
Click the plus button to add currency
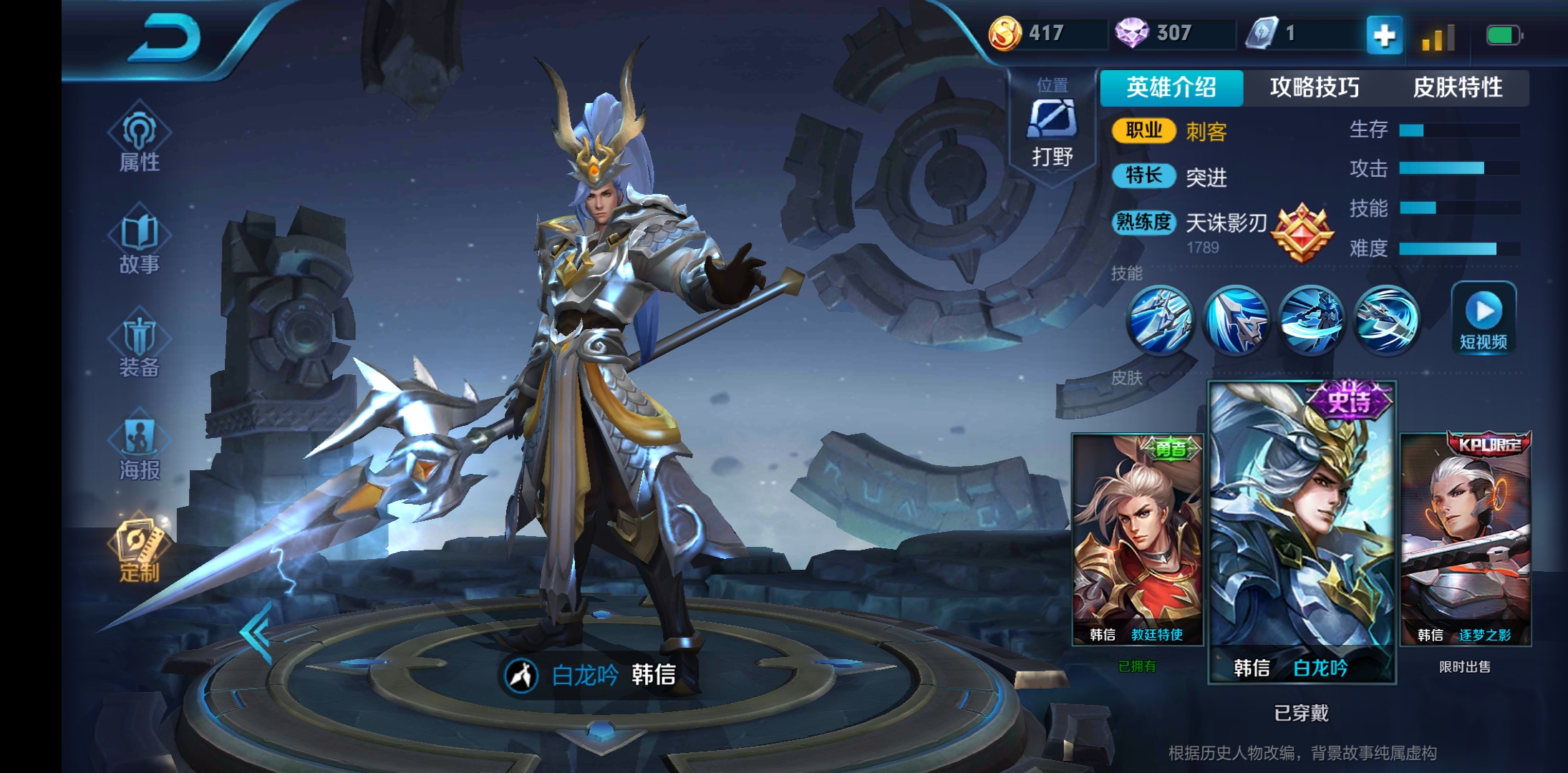point(1384,35)
